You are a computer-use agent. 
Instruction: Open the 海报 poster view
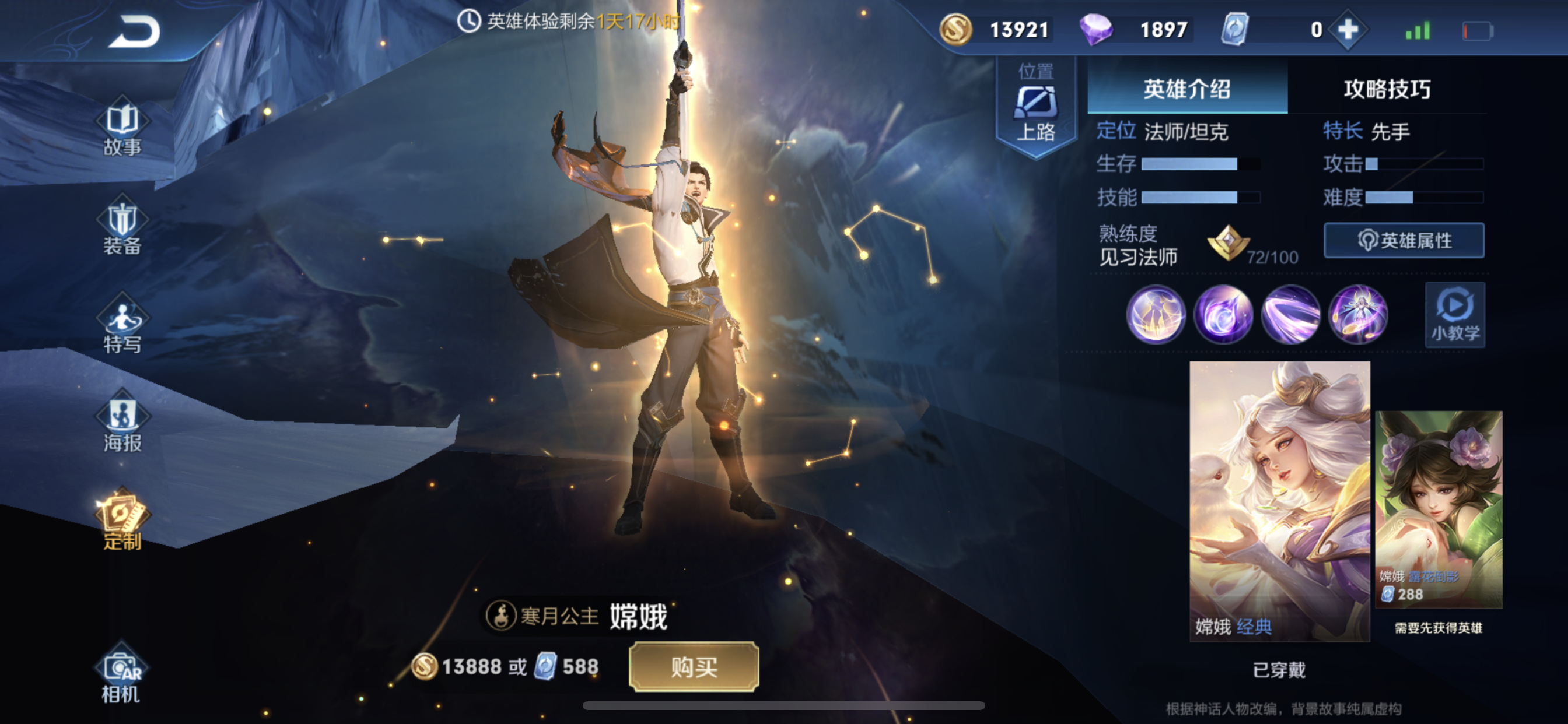[122, 425]
